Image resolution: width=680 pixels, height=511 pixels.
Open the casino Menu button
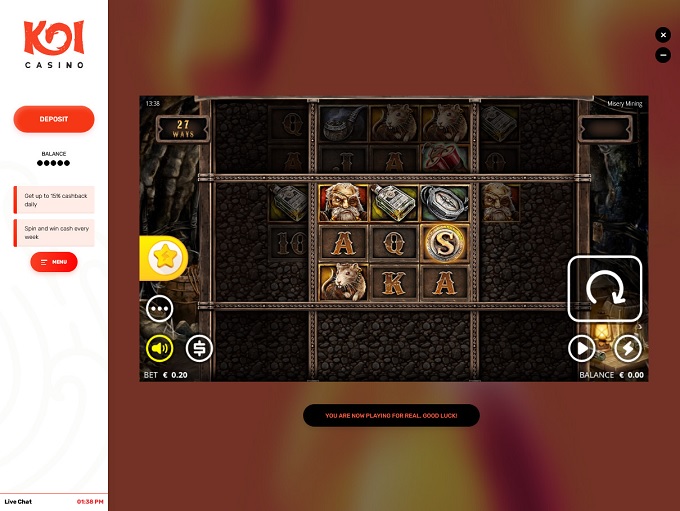54,262
